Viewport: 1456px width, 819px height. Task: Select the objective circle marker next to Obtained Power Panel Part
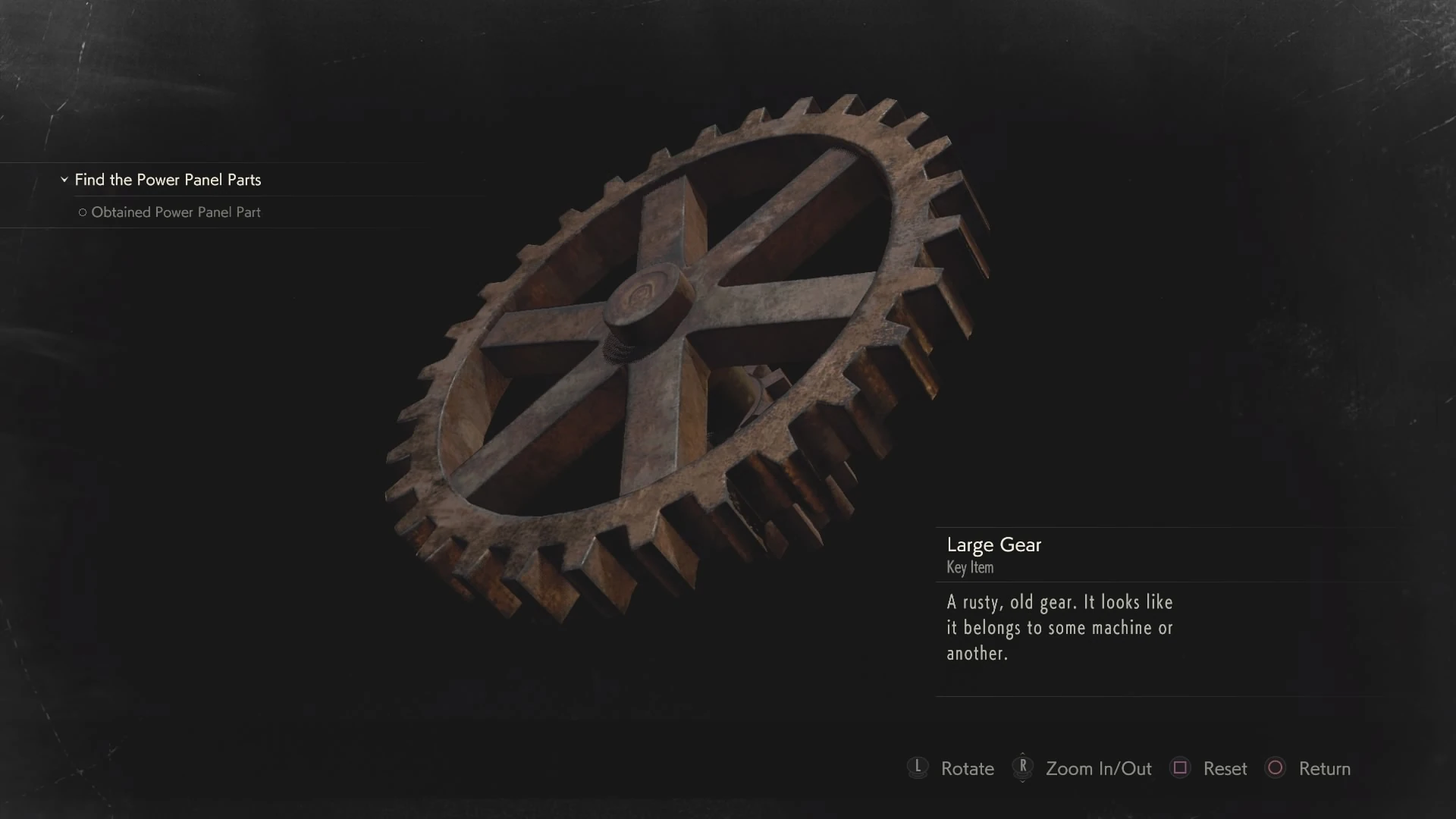point(82,212)
